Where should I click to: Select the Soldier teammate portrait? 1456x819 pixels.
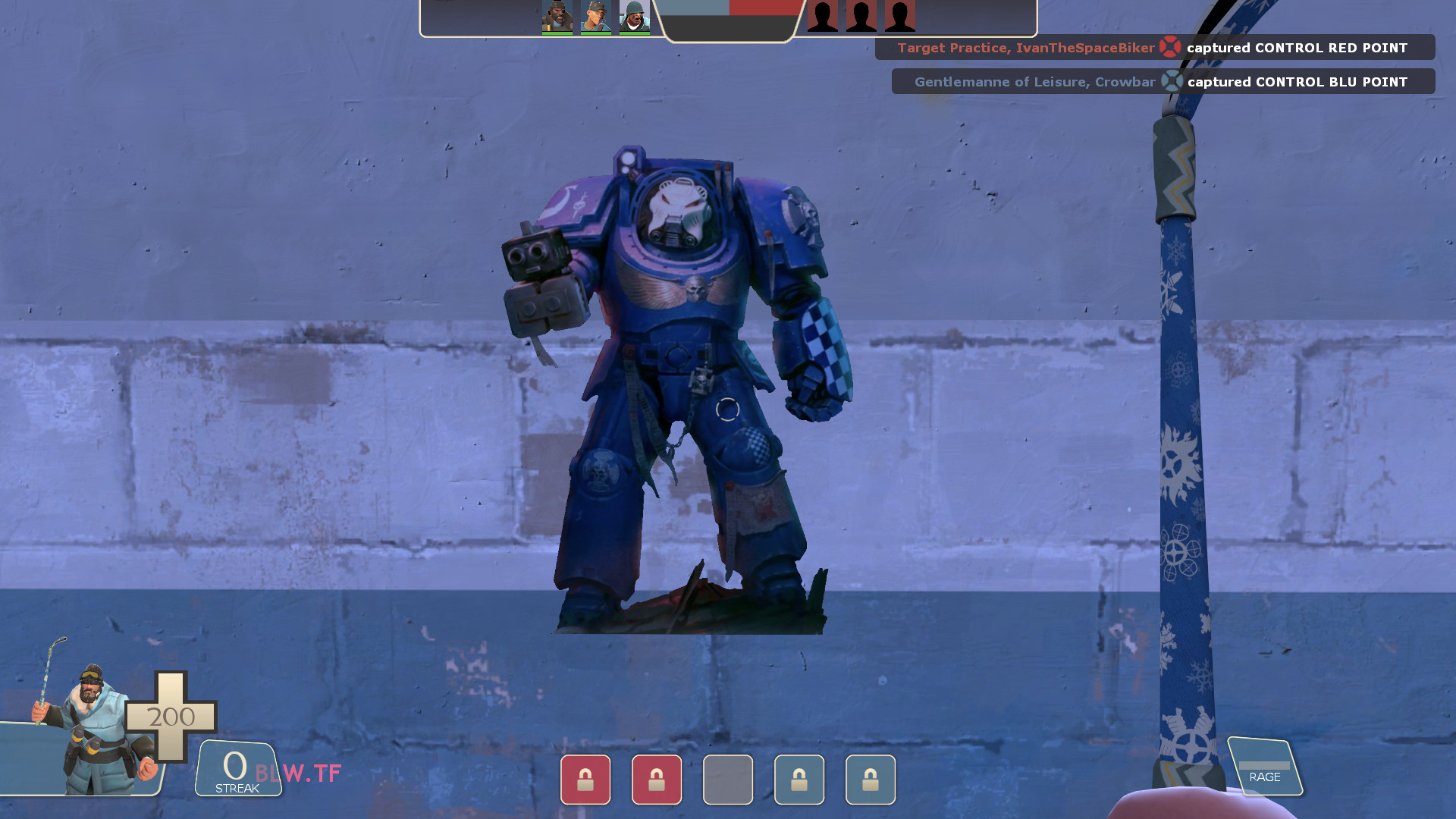pos(635,15)
